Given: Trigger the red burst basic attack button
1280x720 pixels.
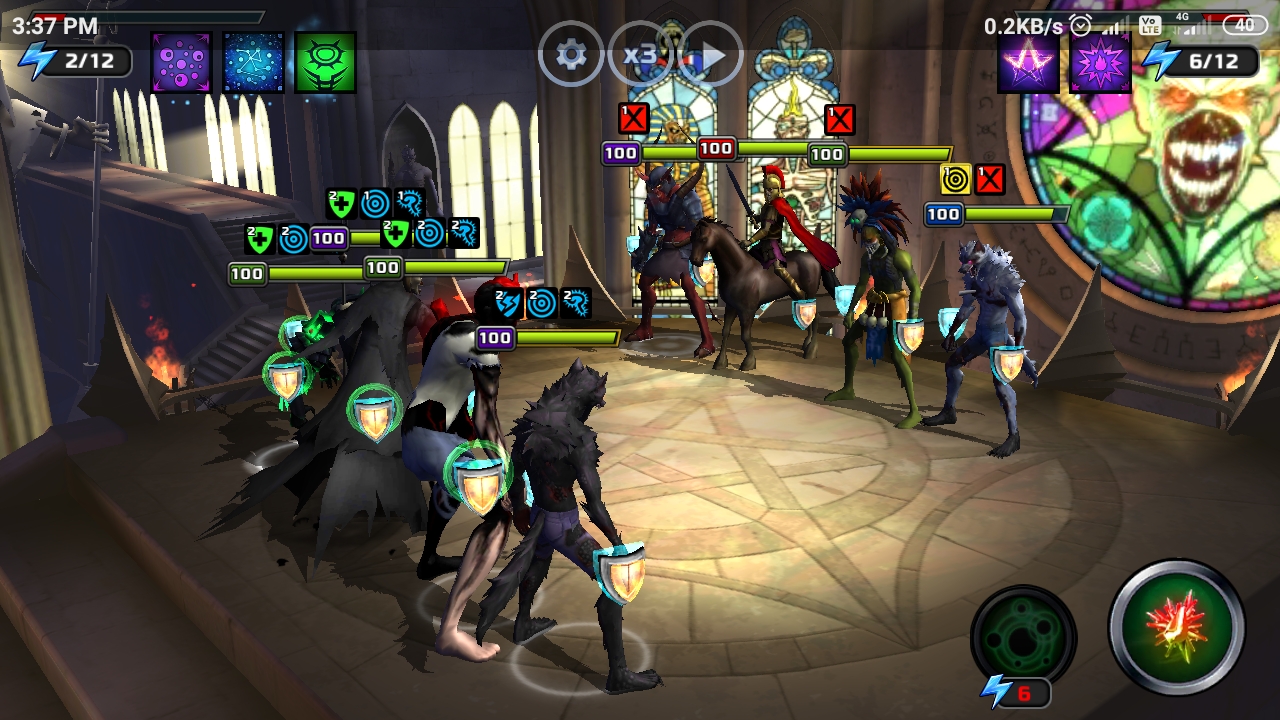Looking at the screenshot, I should 1177,625.
